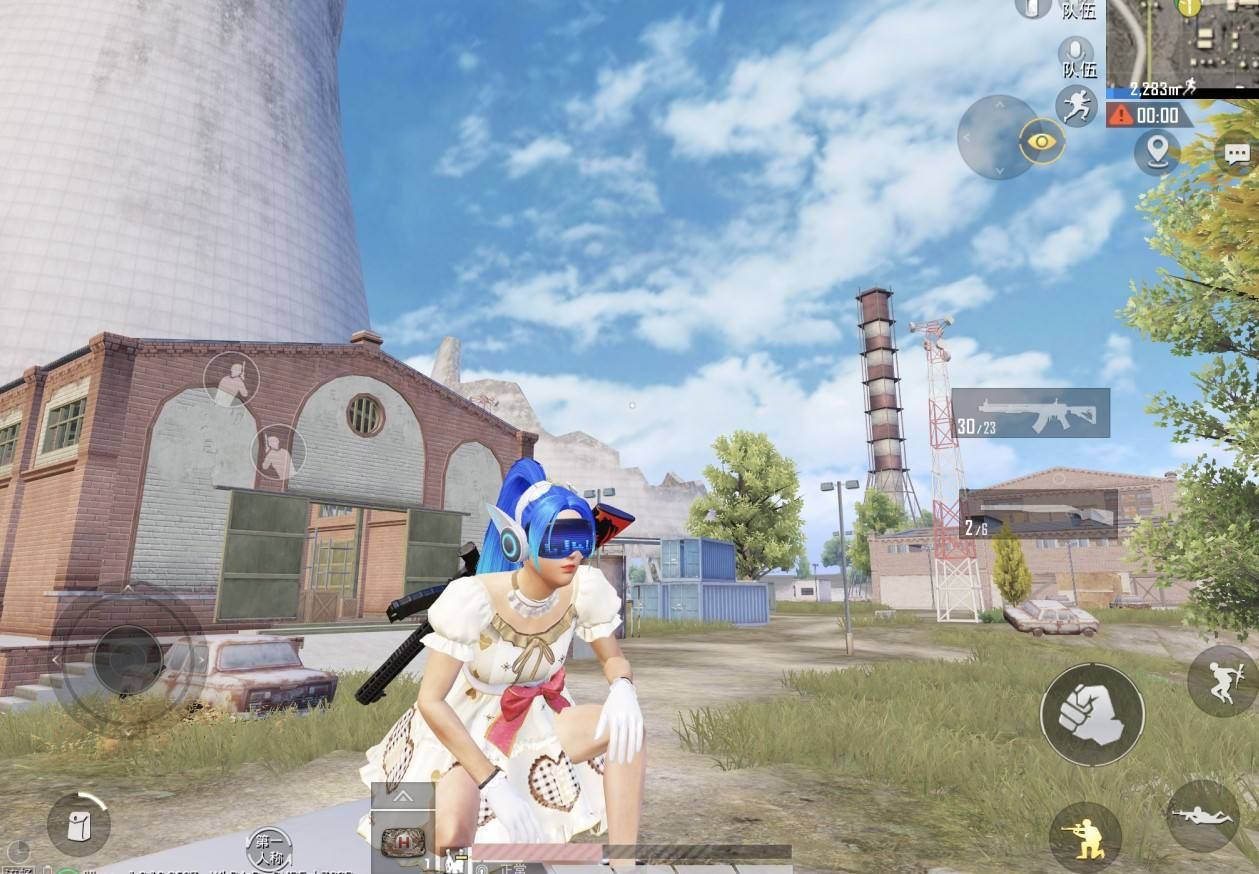Image resolution: width=1259 pixels, height=874 pixels.
Task: Tap the movement joystick center
Action: click(128, 659)
